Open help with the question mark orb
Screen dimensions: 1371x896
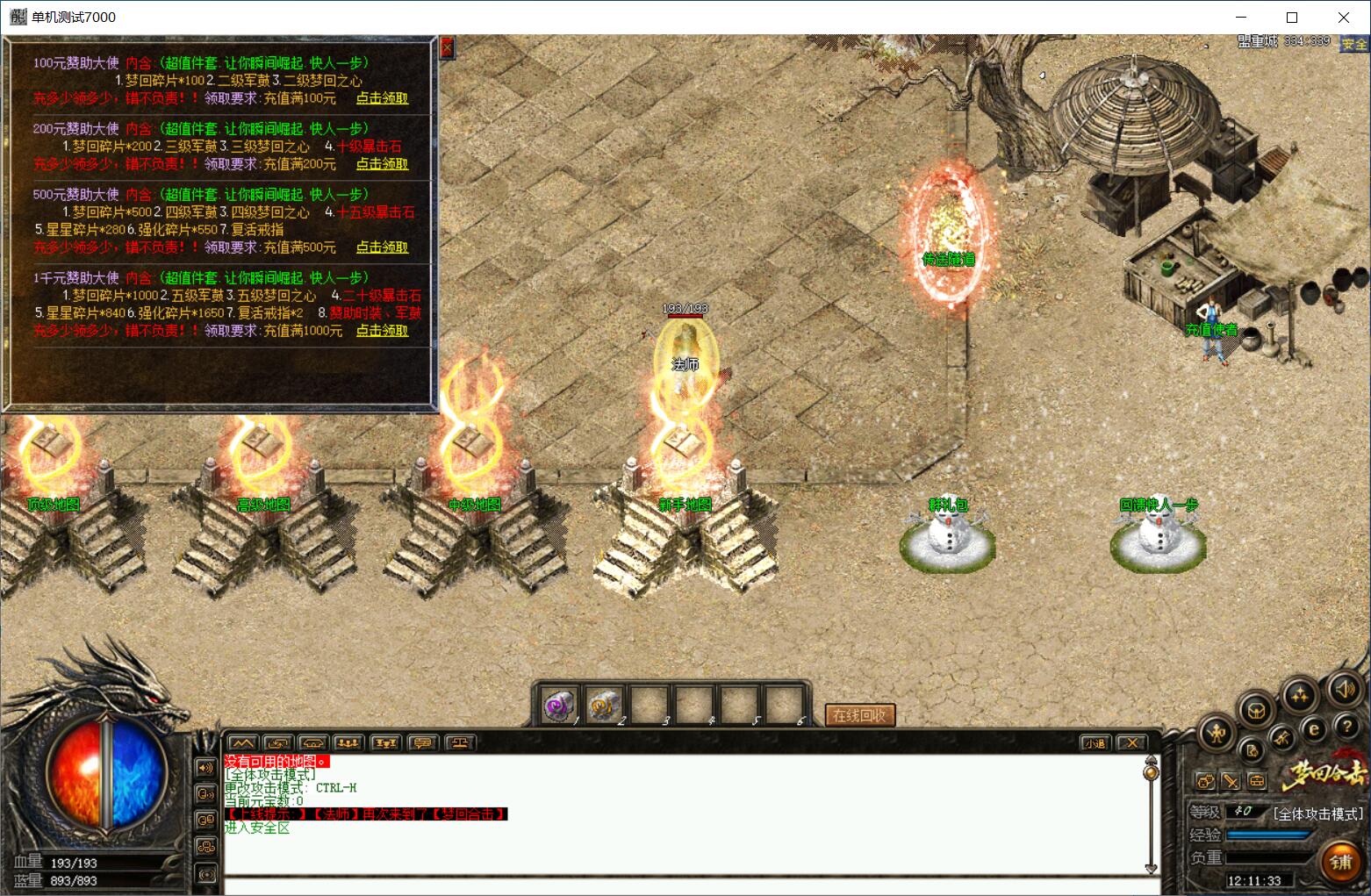tap(1346, 727)
